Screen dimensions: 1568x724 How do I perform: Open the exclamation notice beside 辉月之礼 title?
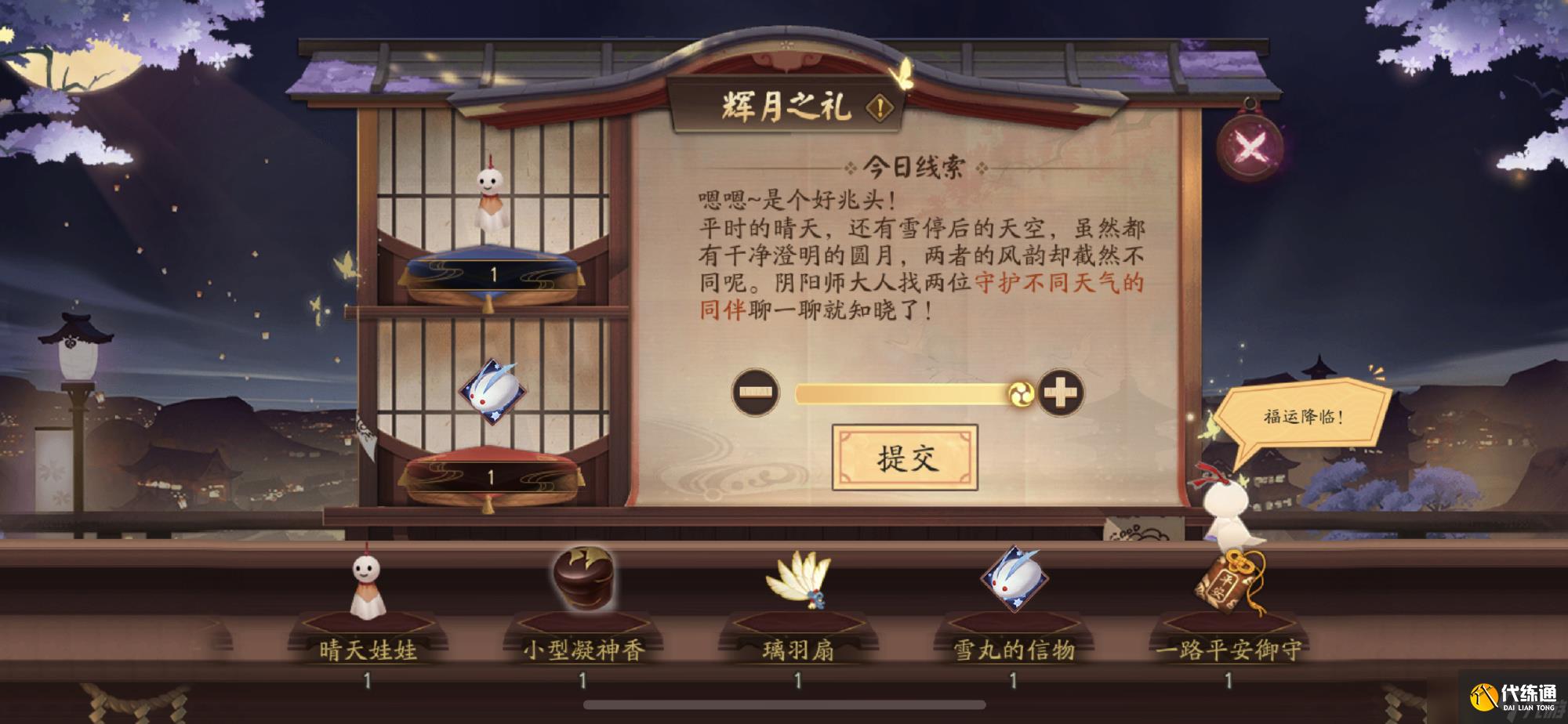880,104
